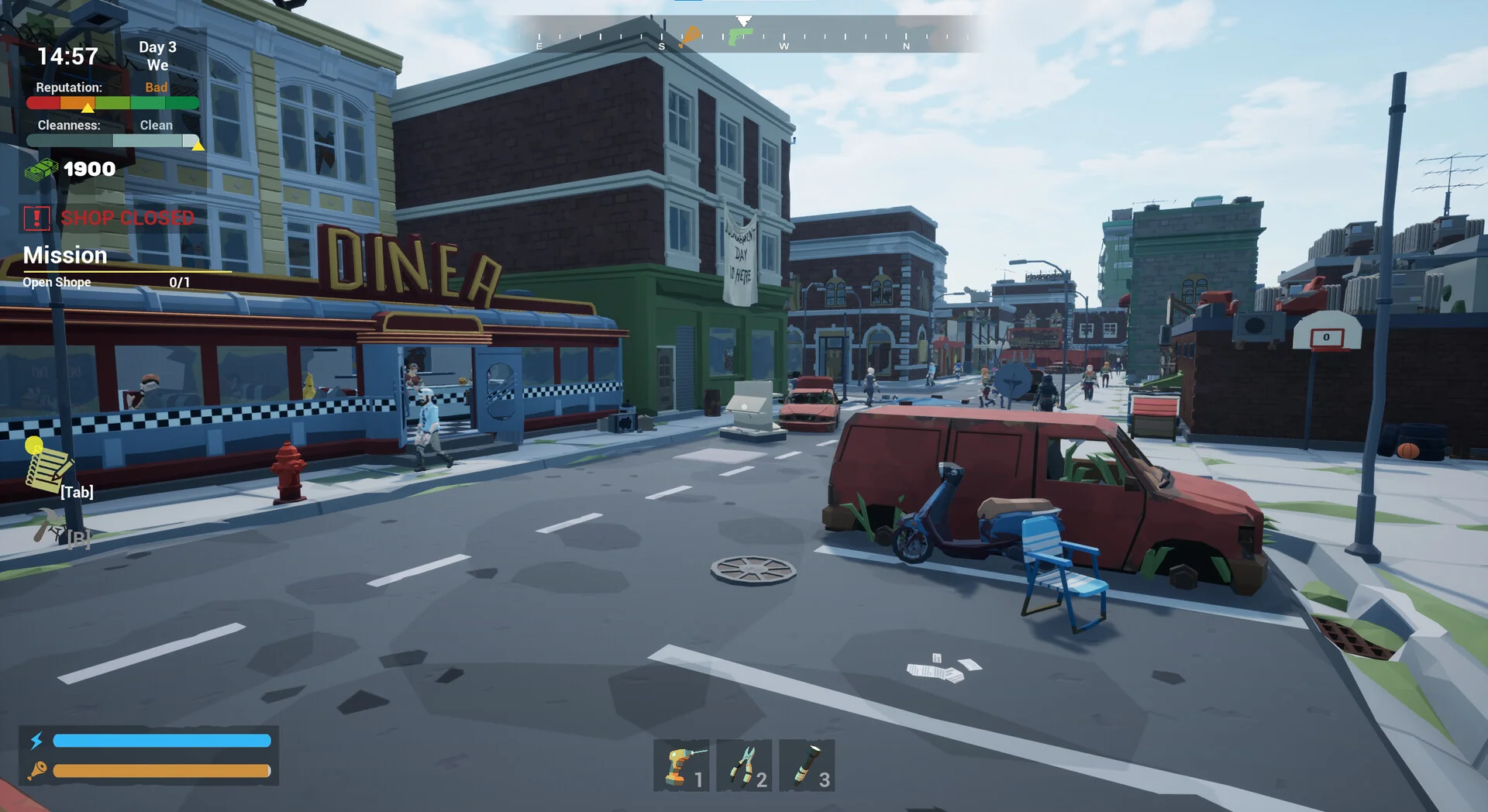Equip the pliers in slot 2
Image resolution: width=1488 pixels, height=812 pixels.
tap(744, 766)
